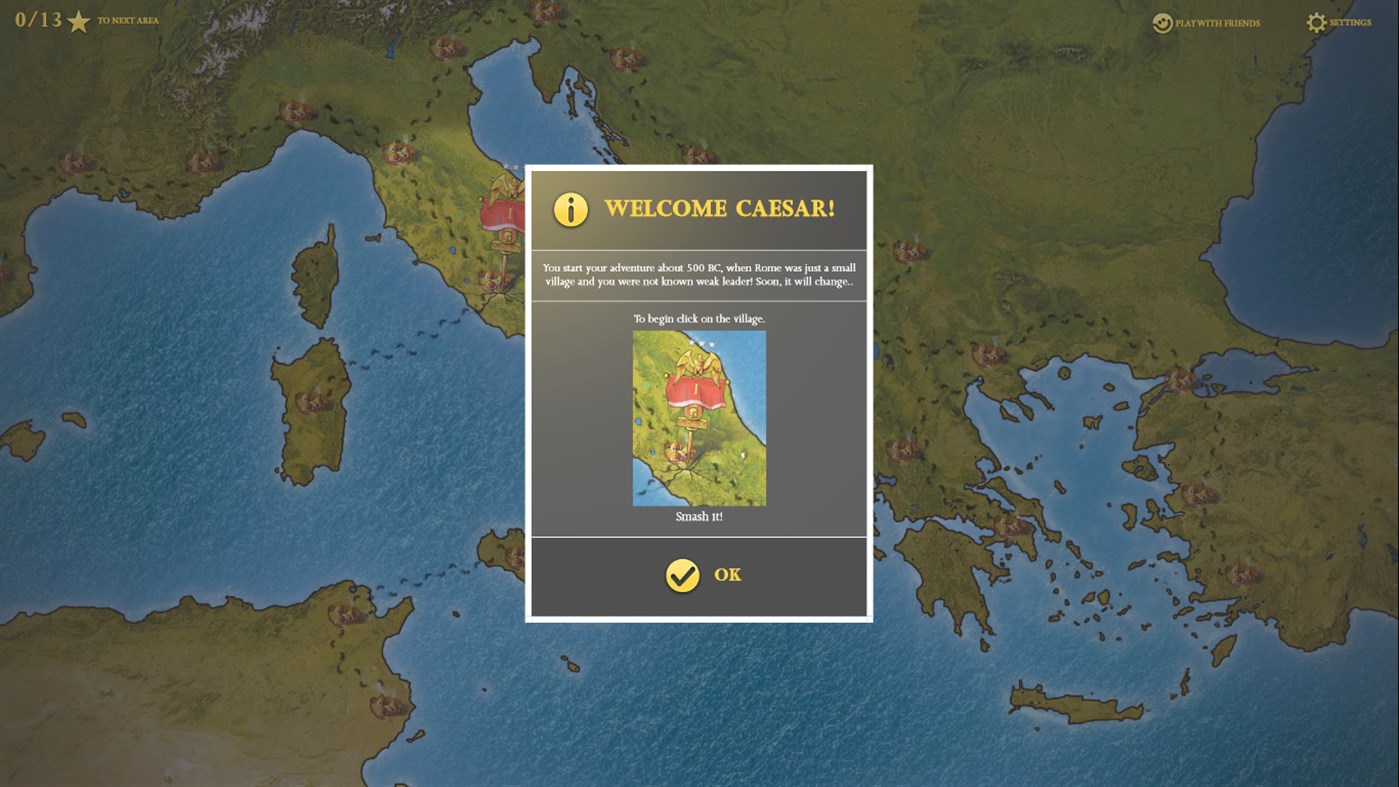Click the yellow checkmark on the OK button
1399x787 pixels.
coord(682,574)
